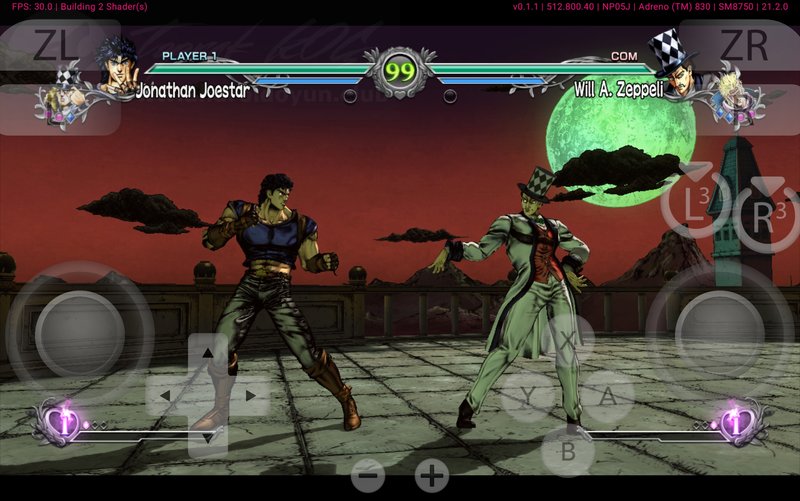Tap the D-pad right arrow

coord(249,396)
